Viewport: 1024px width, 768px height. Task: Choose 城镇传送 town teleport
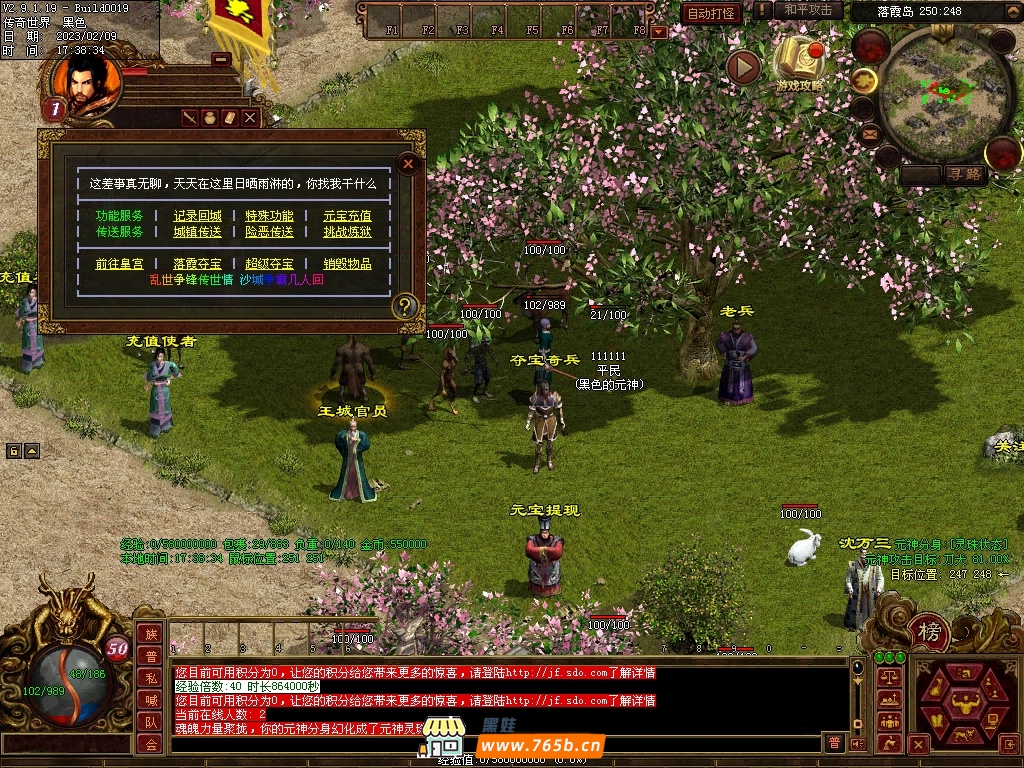tap(198, 232)
